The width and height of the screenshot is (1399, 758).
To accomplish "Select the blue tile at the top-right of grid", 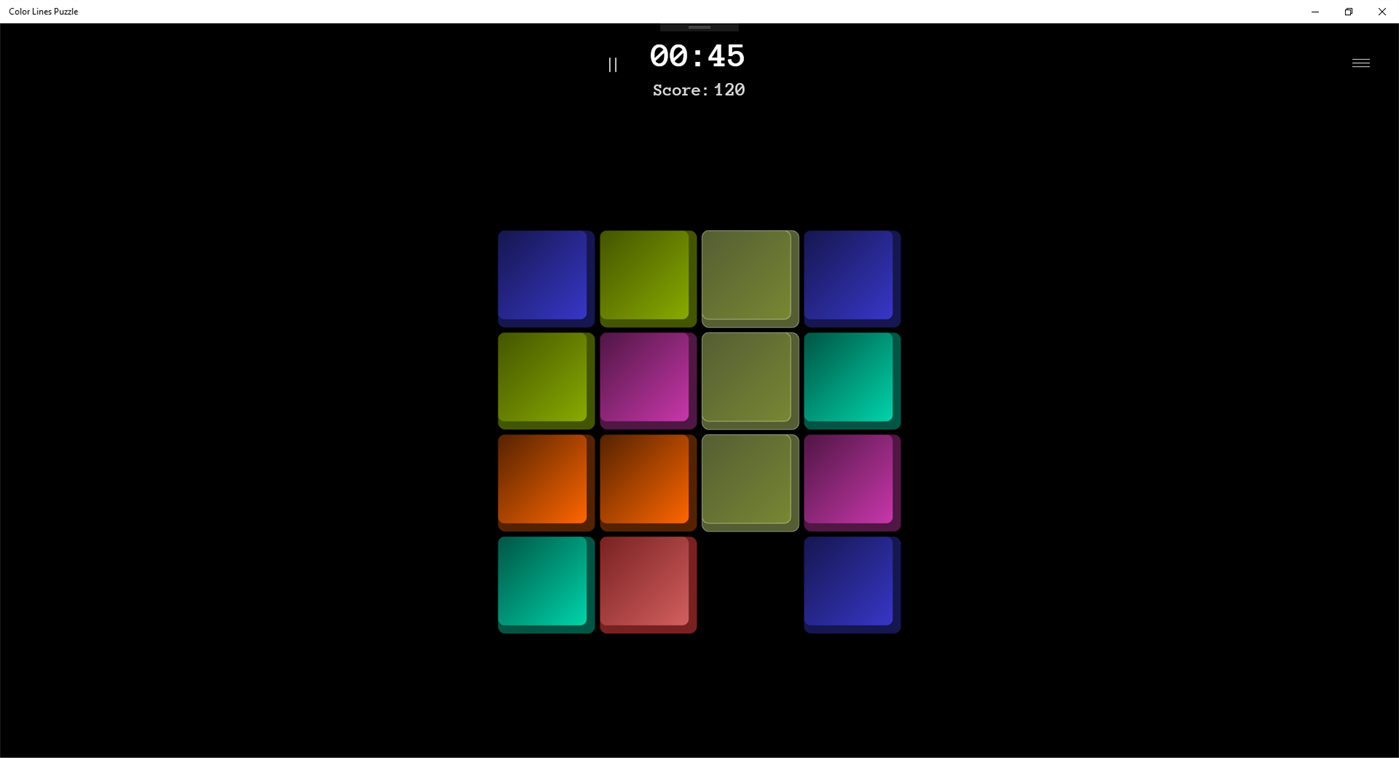I will [851, 277].
